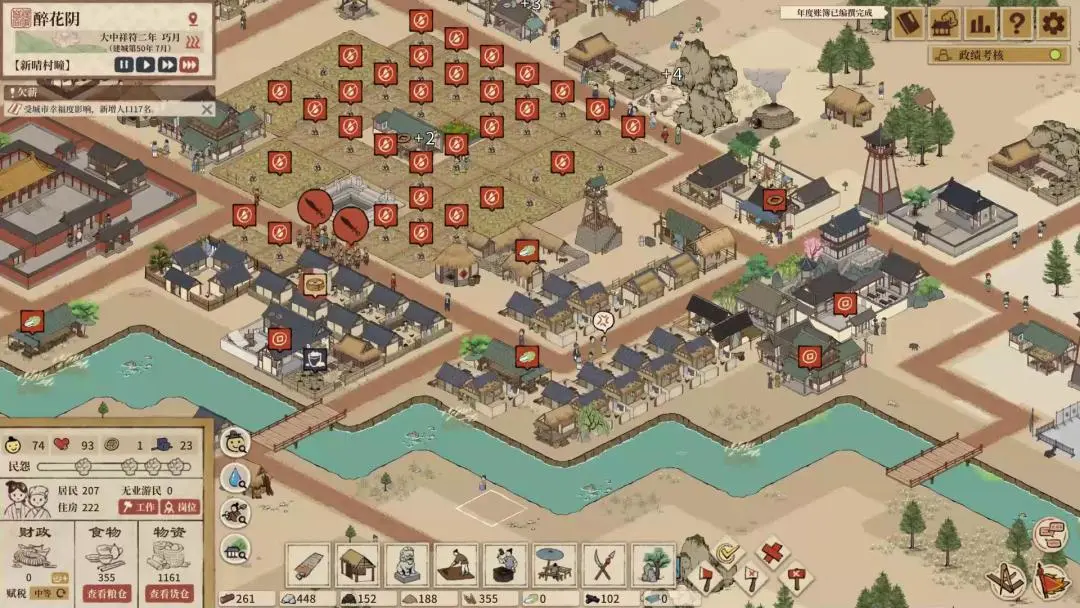Screen dimensions: 1080x608
Task: Click the 工作 work button
Action: pyautogui.click(x=138, y=507)
